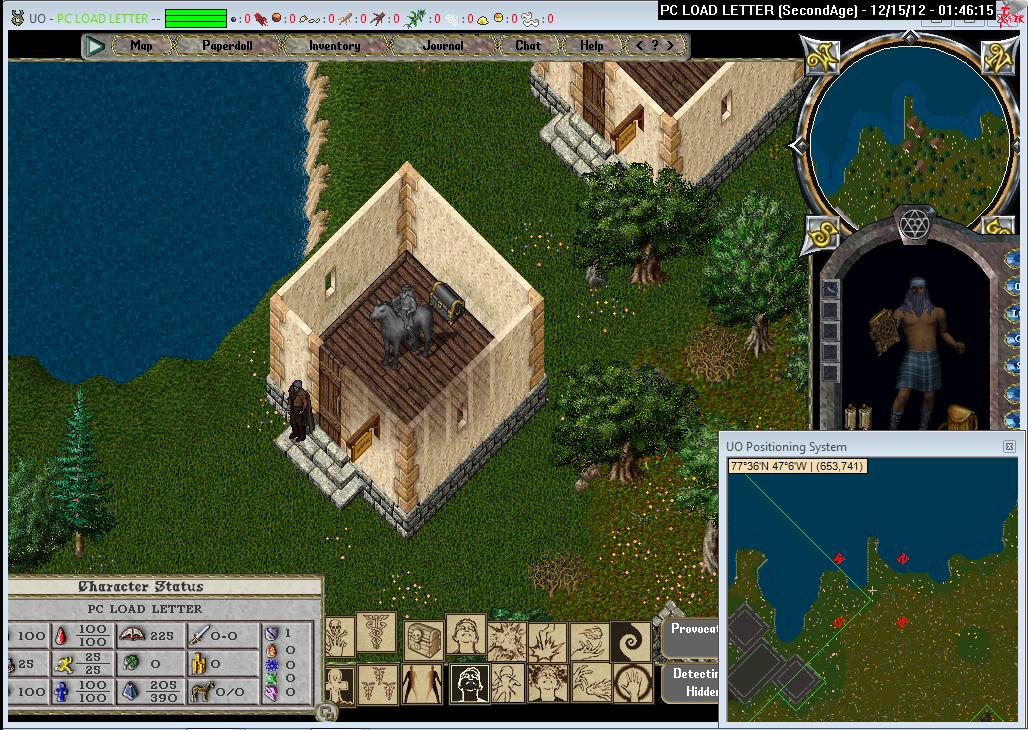Close the UO Positioning System window
This screenshot has height=730, width=1028.
point(1009,447)
